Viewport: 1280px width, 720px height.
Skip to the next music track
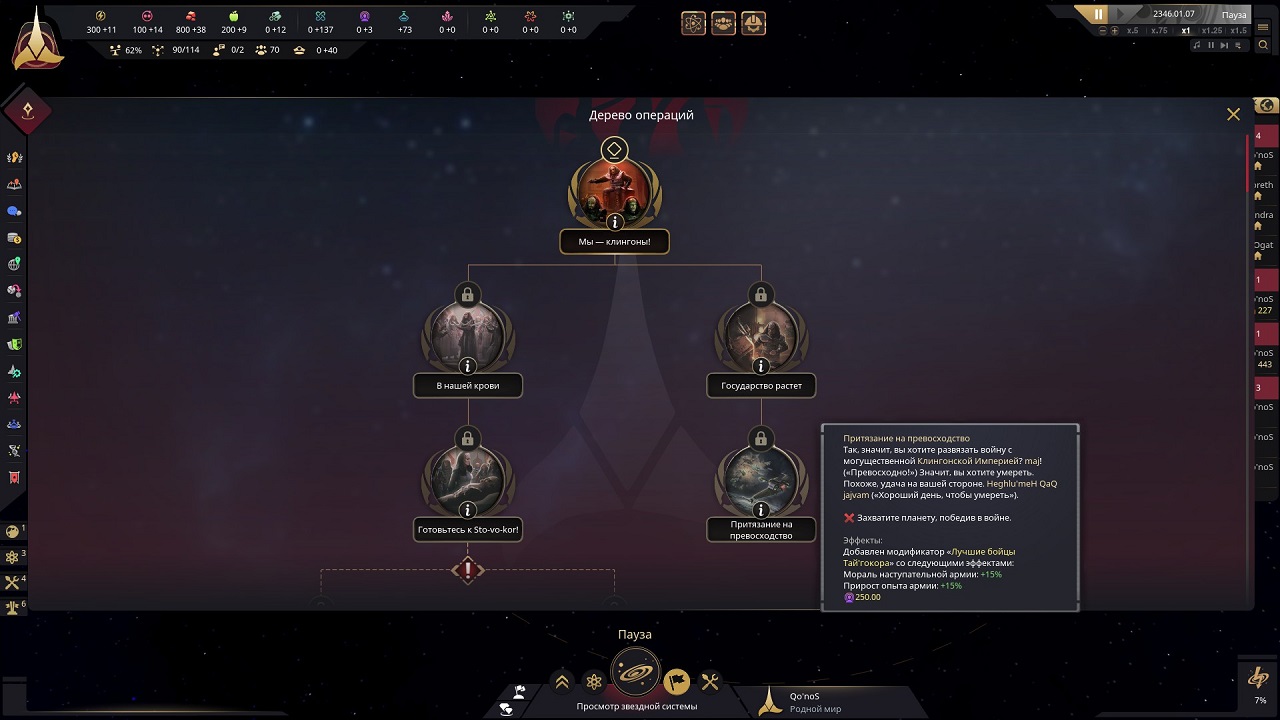tap(1224, 45)
